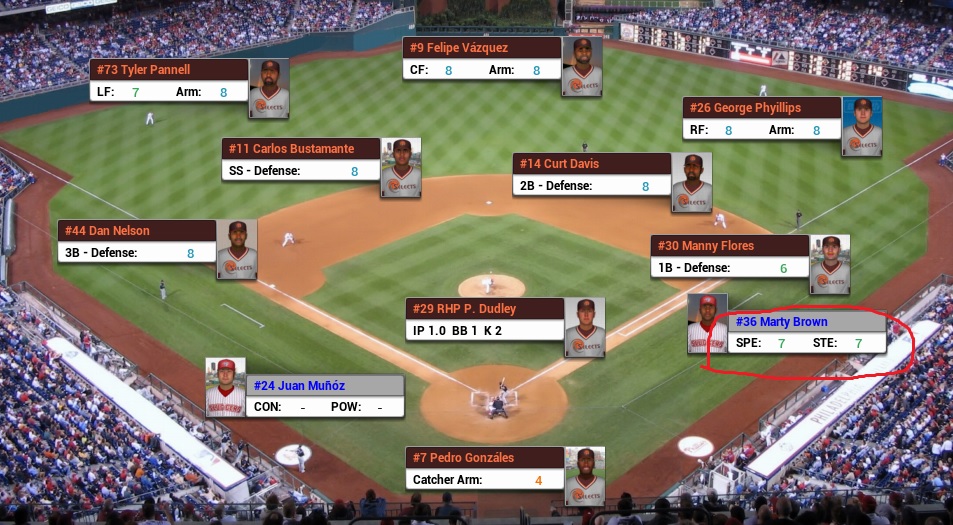The height and width of the screenshot is (525, 953).
Task: Open Marty Brown's runner portrait
Action: [707, 324]
